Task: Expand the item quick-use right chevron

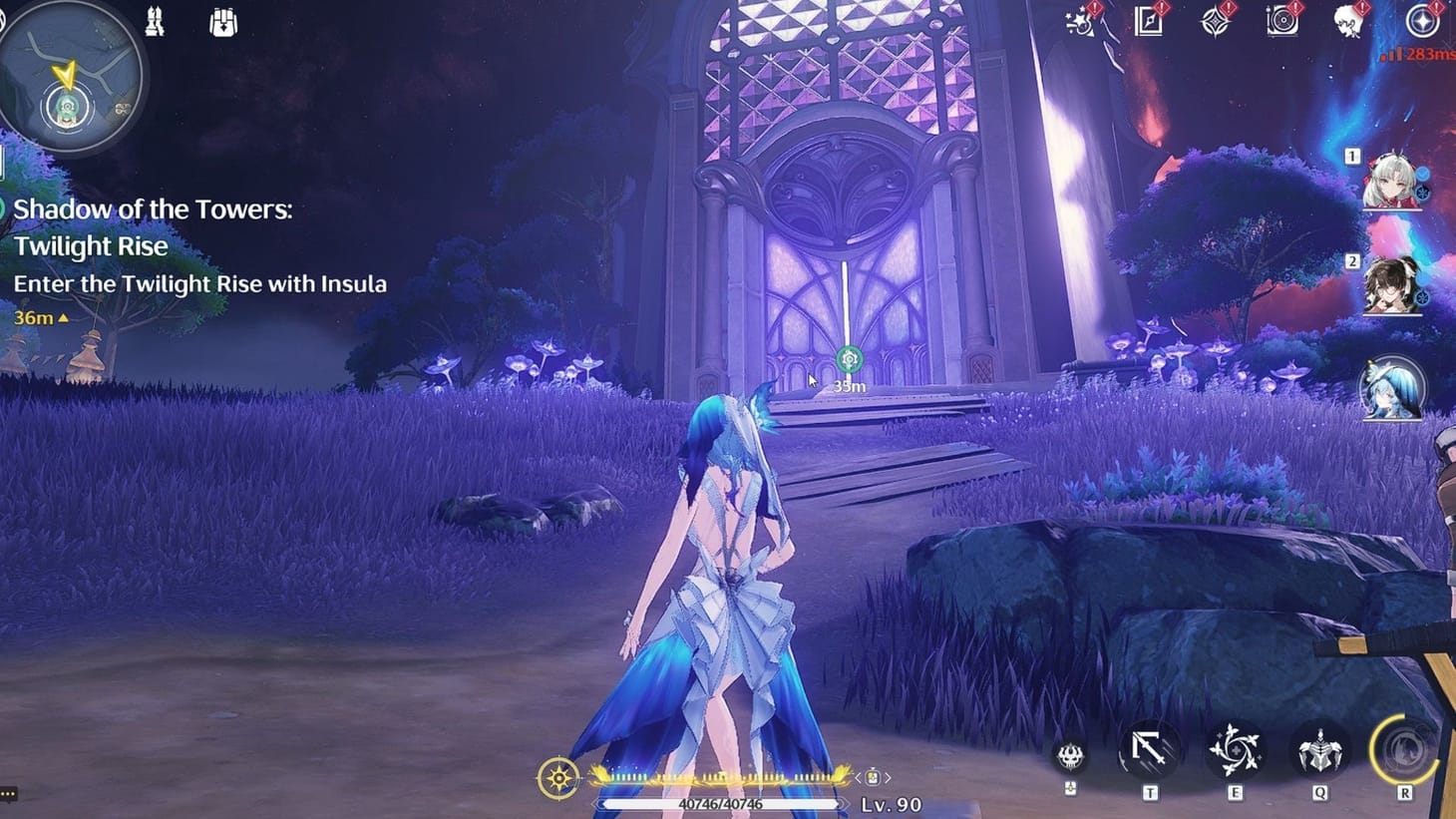Action: 887,776
